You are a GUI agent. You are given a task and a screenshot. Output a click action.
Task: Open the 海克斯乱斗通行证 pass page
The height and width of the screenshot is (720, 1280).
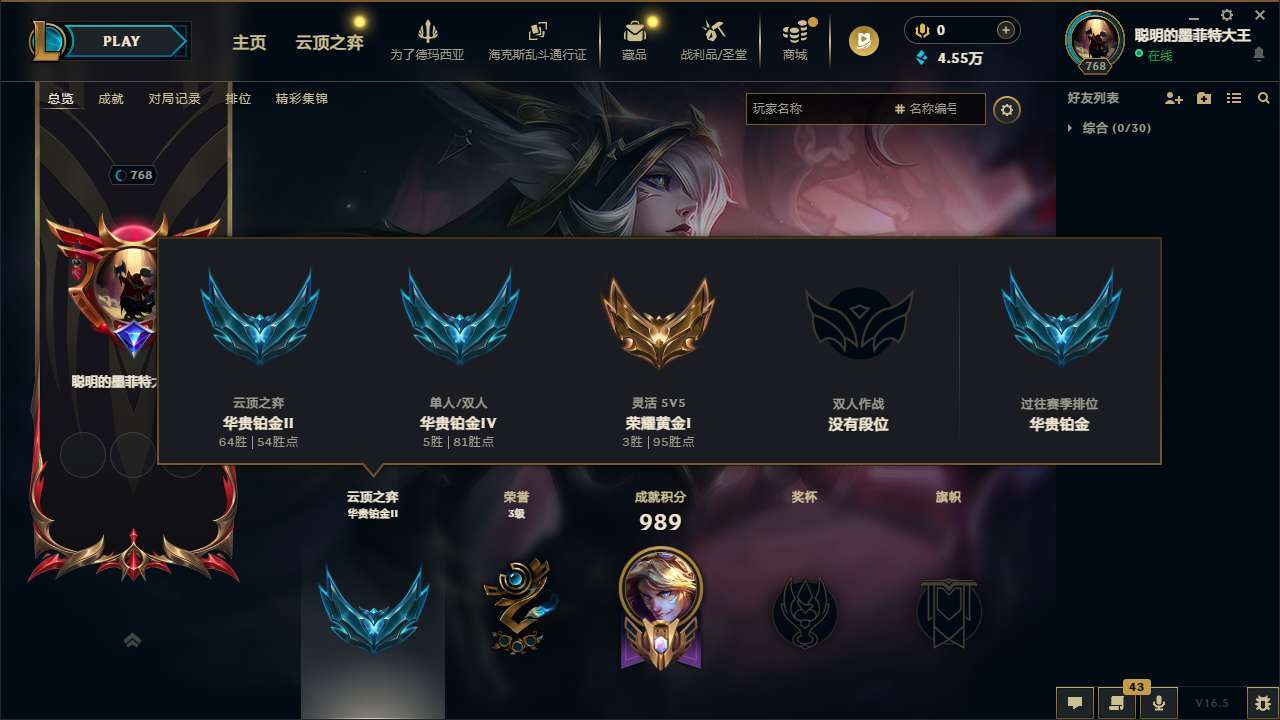(x=540, y=40)
